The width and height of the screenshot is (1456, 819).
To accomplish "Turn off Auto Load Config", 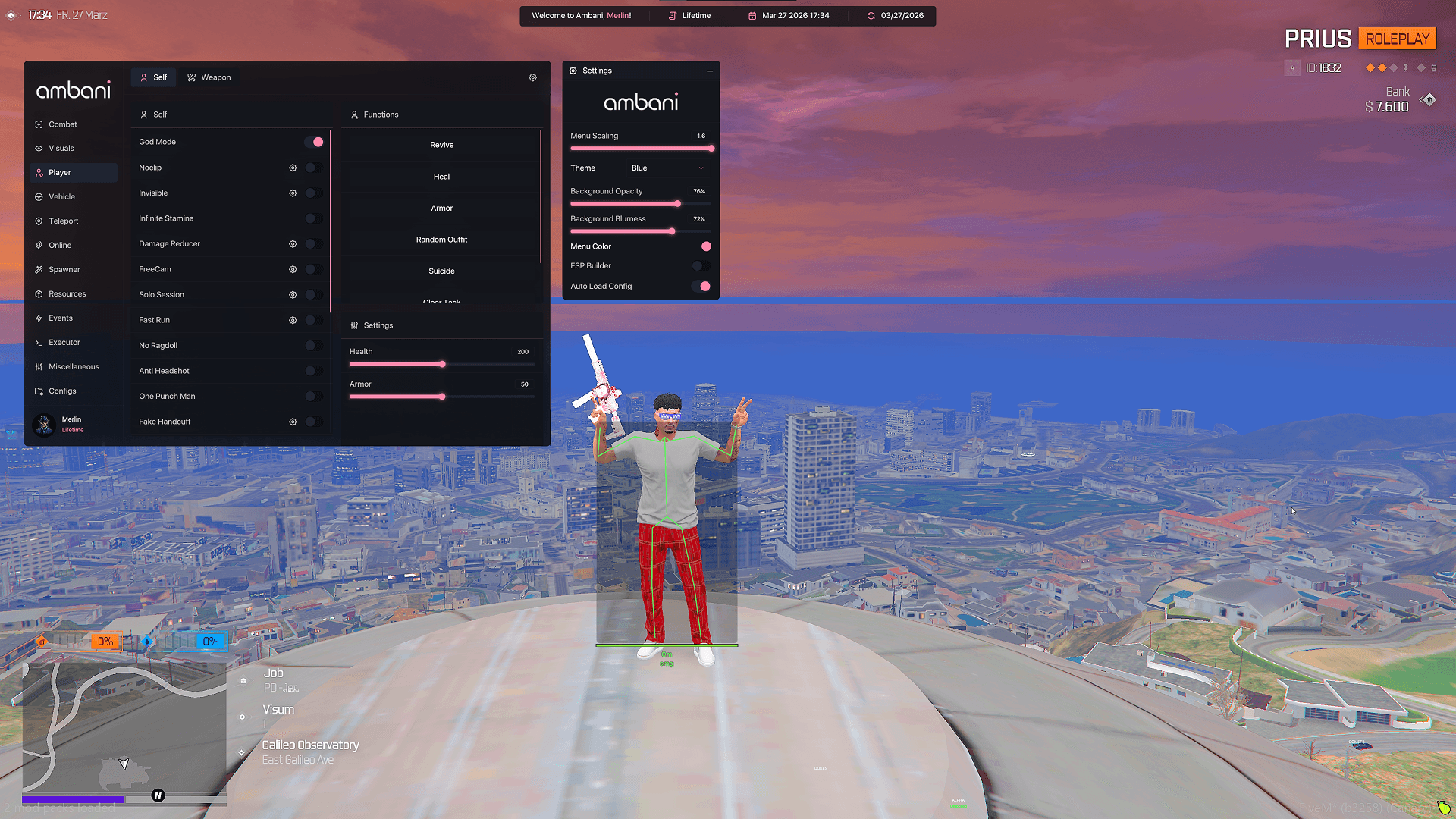I will click(x=701, y=286).
